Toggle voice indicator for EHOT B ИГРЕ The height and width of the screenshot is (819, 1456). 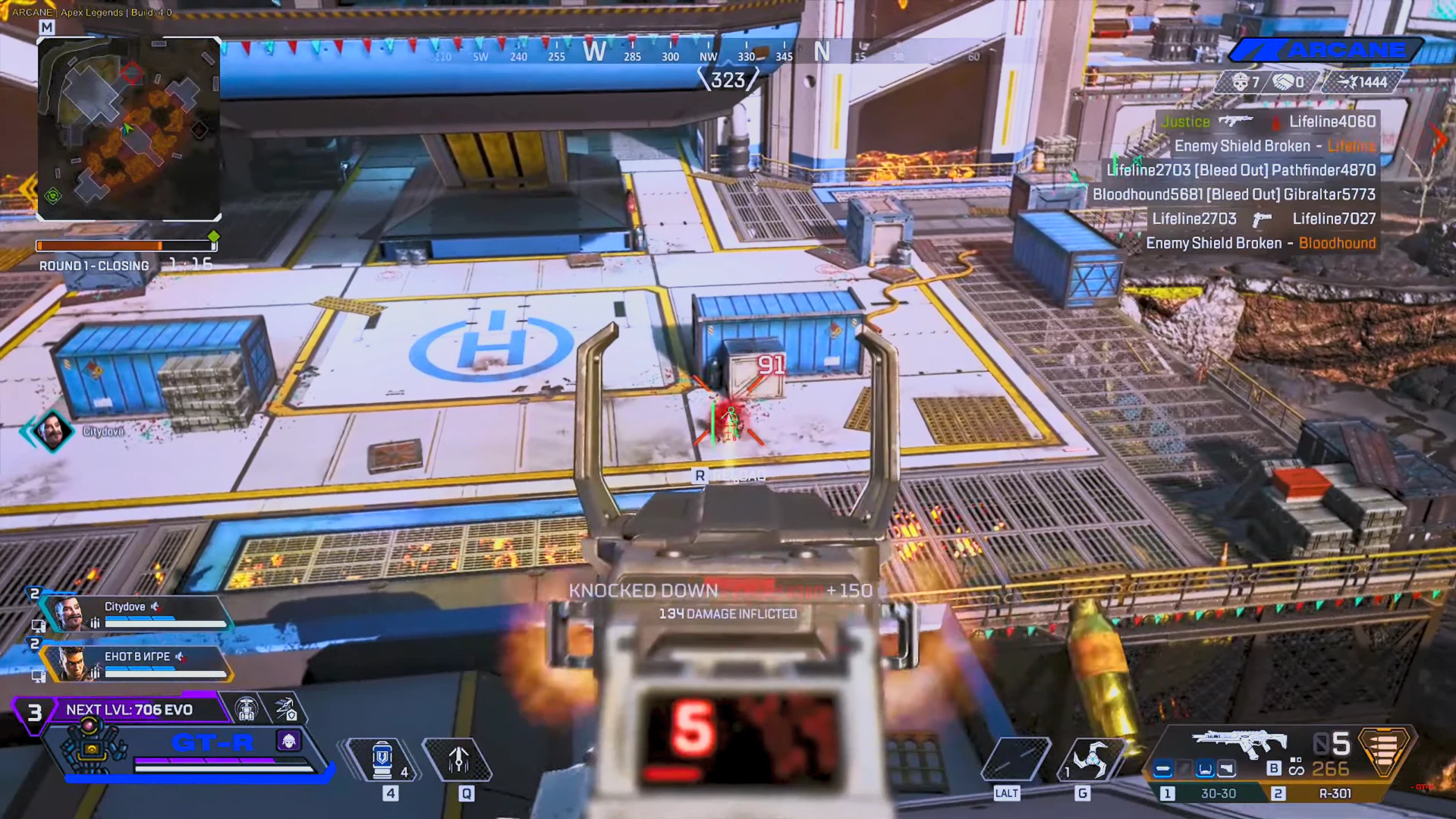[x=180, y=657]
